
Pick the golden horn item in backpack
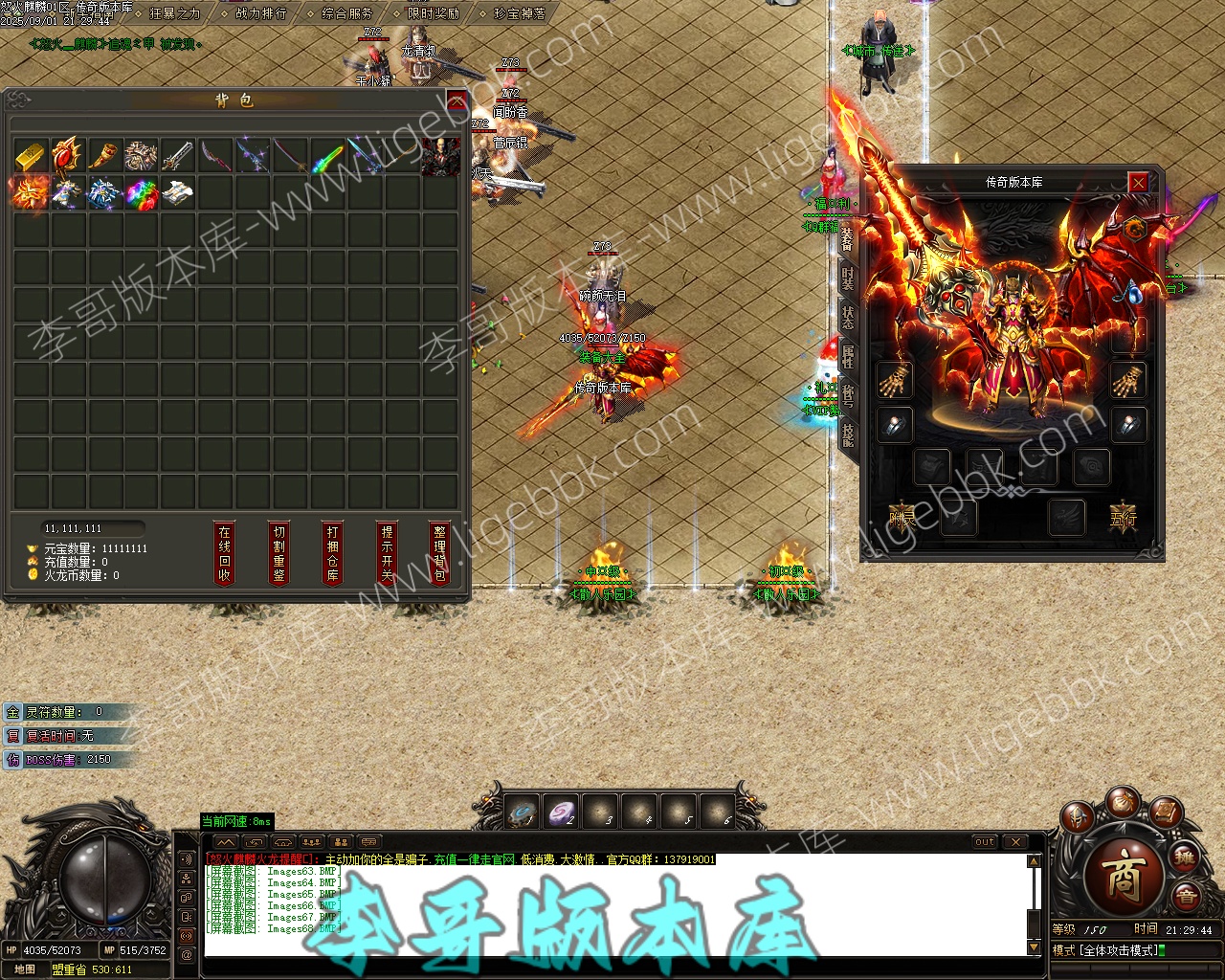pos(104,155)
